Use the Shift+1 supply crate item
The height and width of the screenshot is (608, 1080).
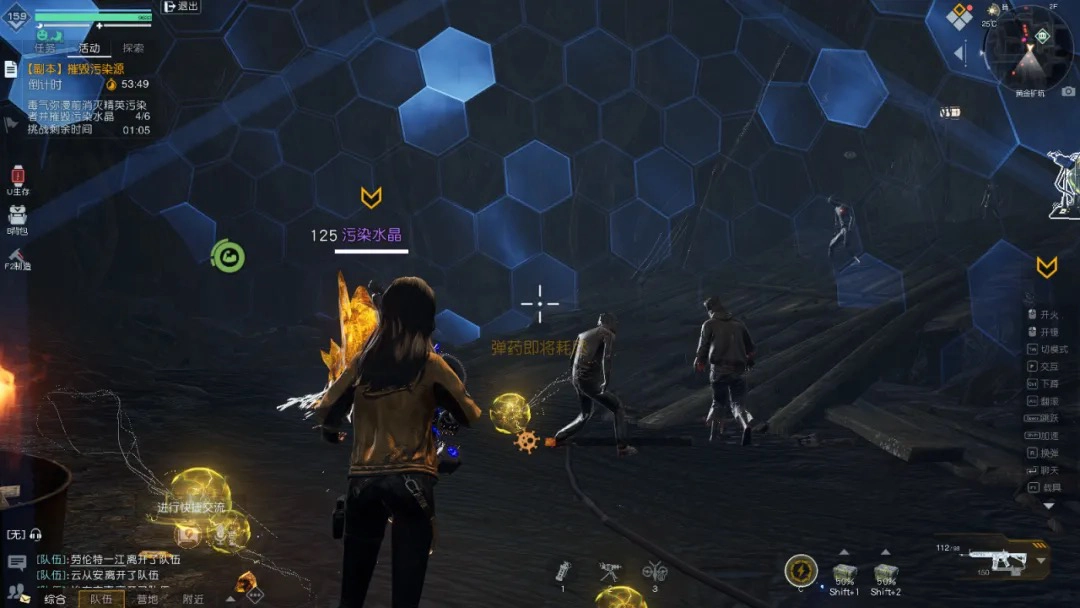point(844,573)
